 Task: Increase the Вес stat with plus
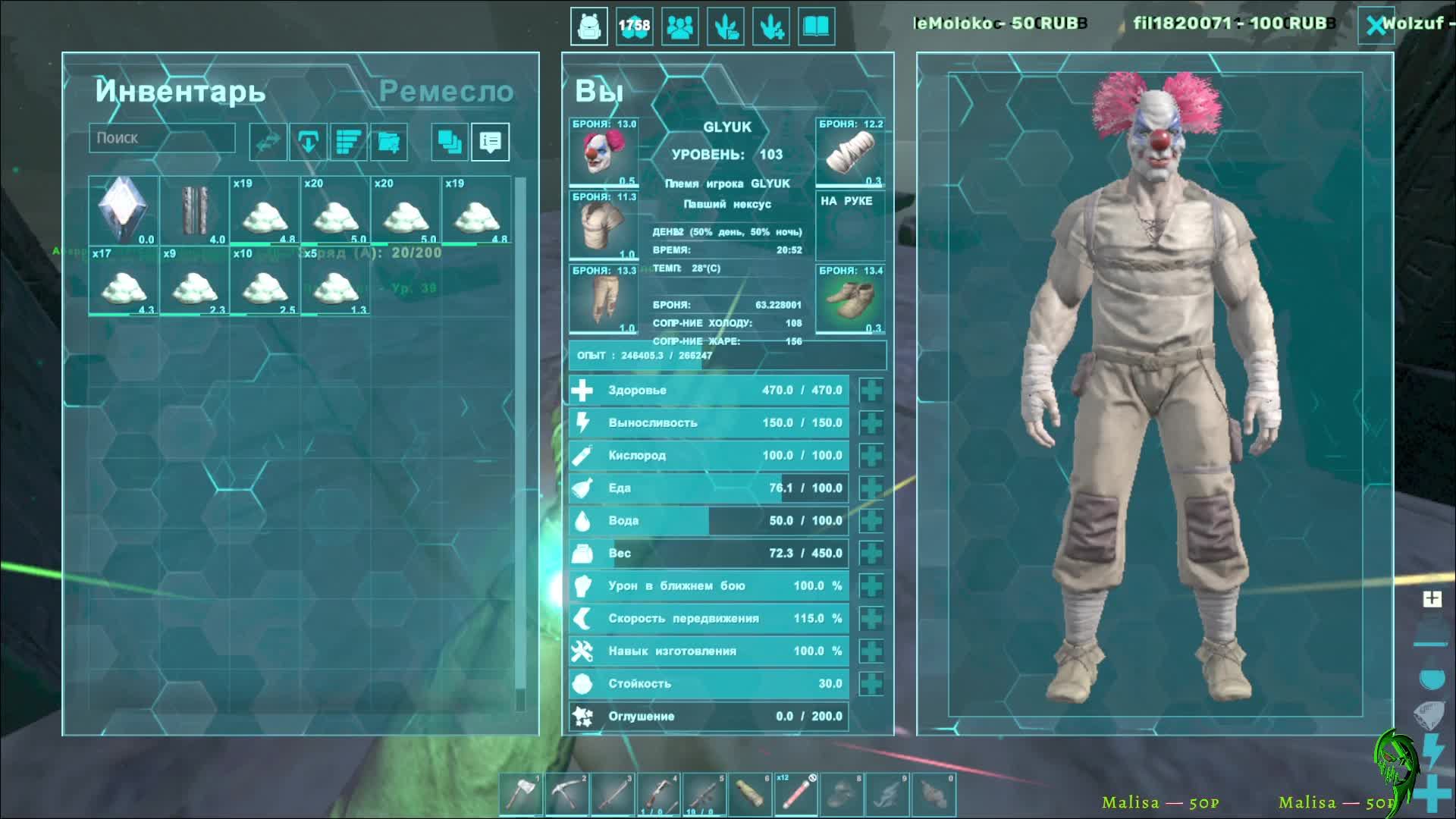tap(871, 554)
